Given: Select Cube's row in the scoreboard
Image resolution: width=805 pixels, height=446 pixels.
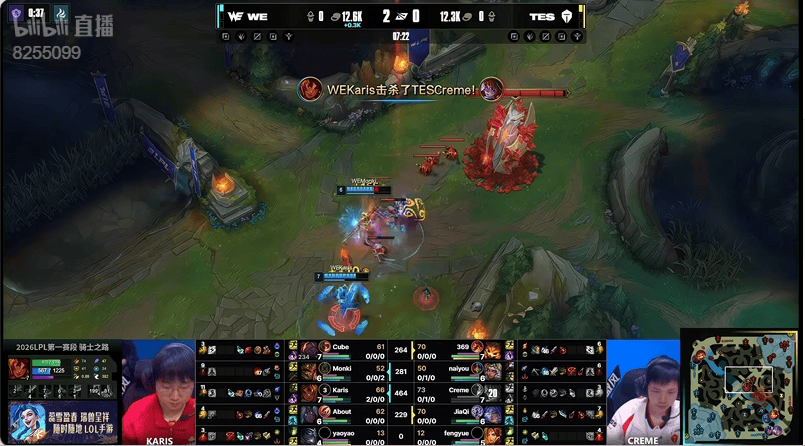Looking at the screenshot, I should click(340, 348).
